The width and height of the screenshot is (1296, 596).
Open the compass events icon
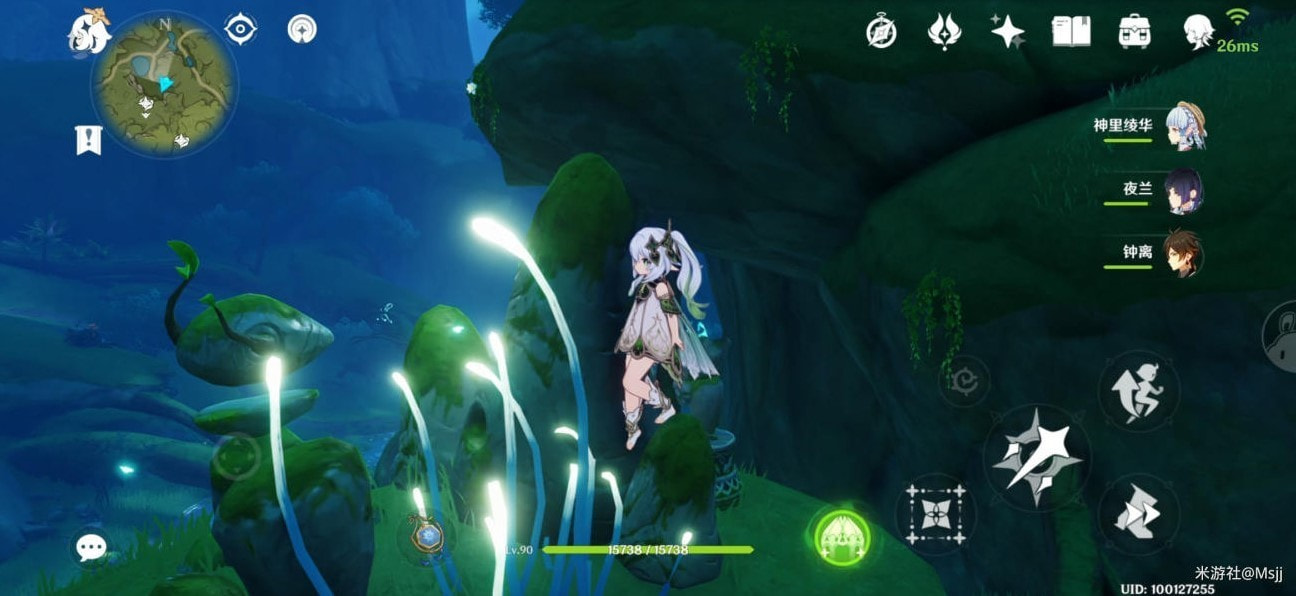pos(881,32)
